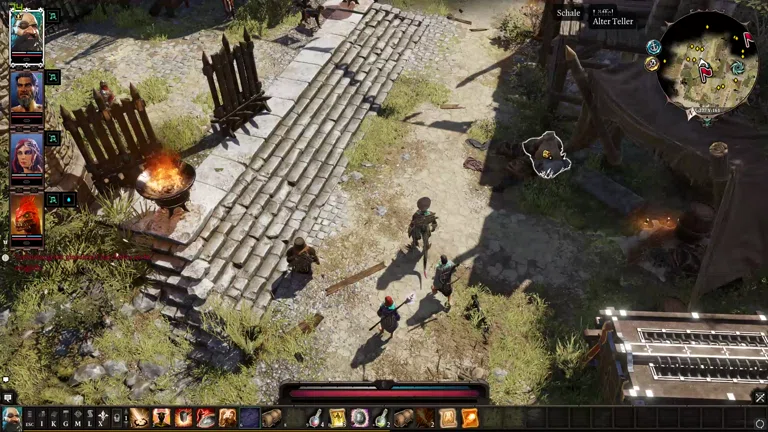Click the teal swirl marker on the minimap
This screenshot has width=768, height=432.
coord(737,68)
